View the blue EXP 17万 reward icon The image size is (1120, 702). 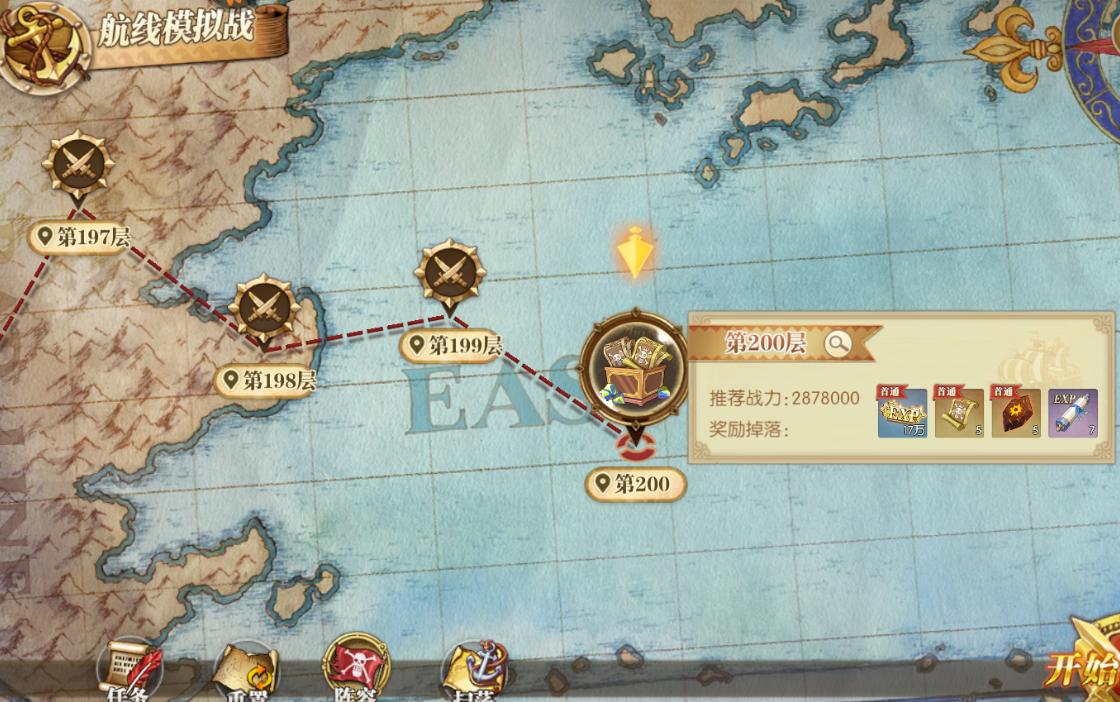(x=903, y=413)
